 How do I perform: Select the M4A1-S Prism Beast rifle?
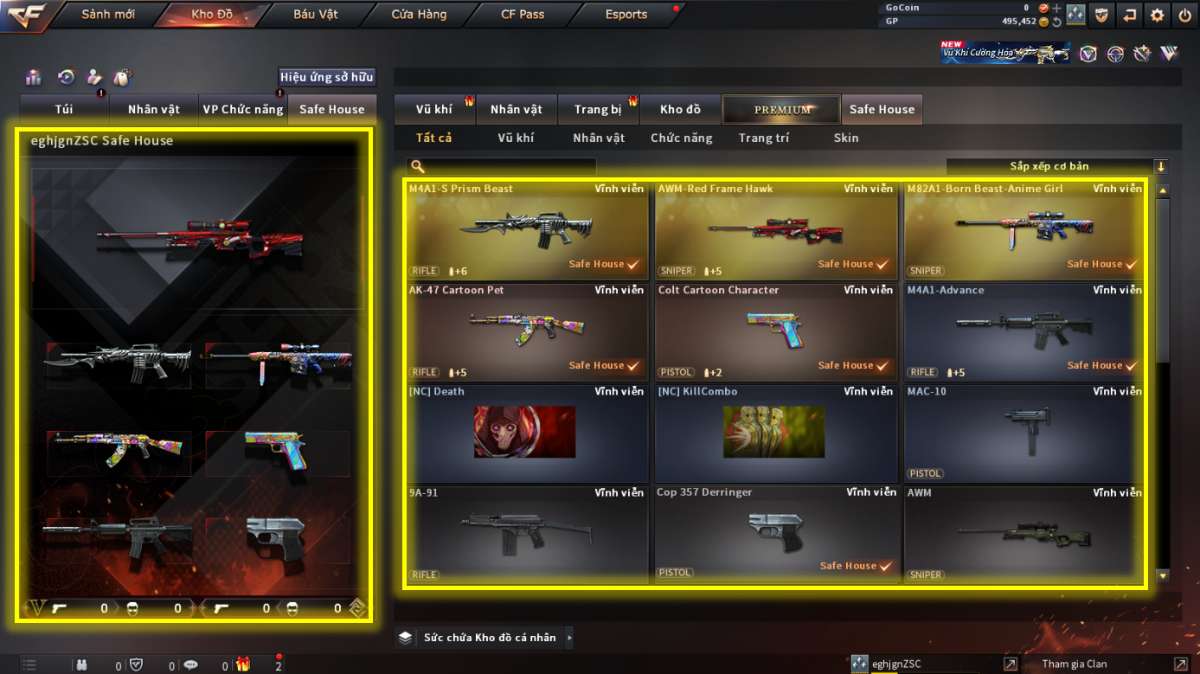[527, 230]
